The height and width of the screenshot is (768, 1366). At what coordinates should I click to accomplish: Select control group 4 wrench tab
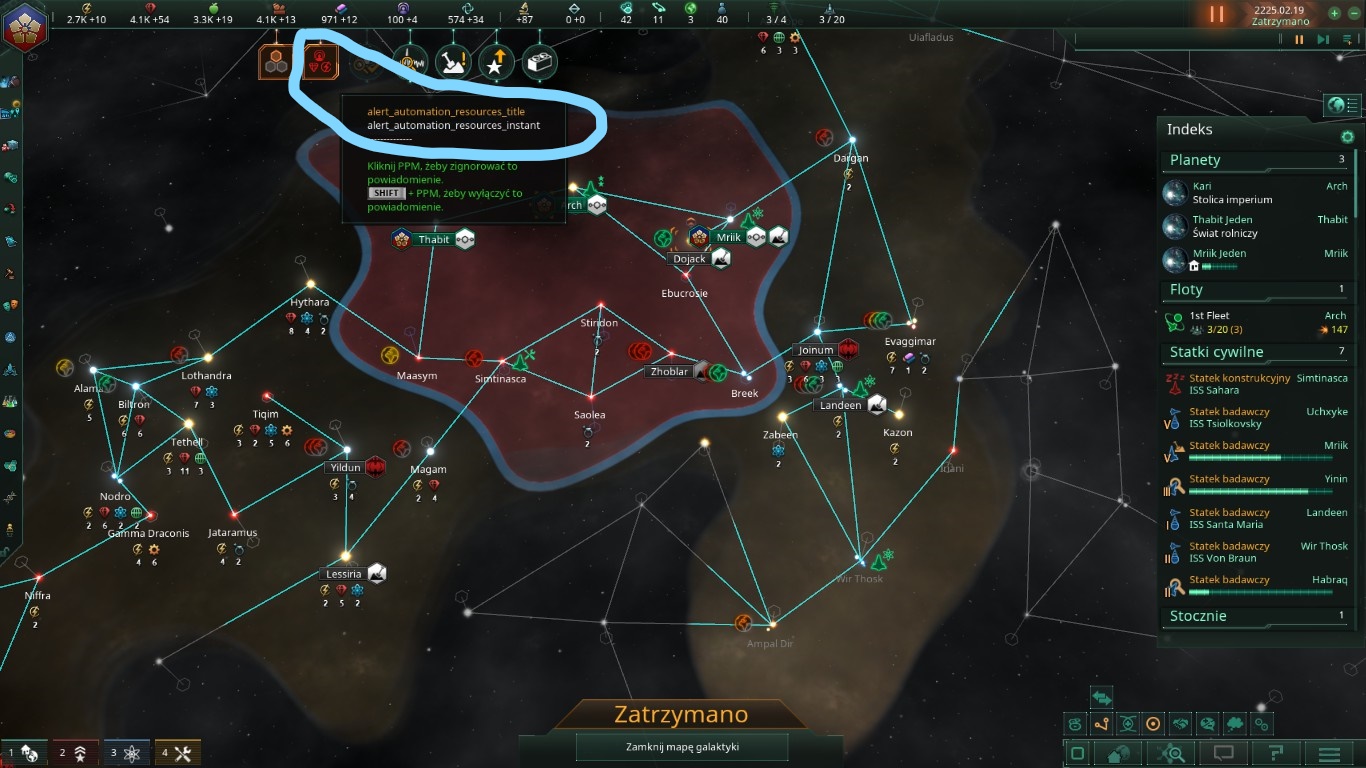pos(177,751)
